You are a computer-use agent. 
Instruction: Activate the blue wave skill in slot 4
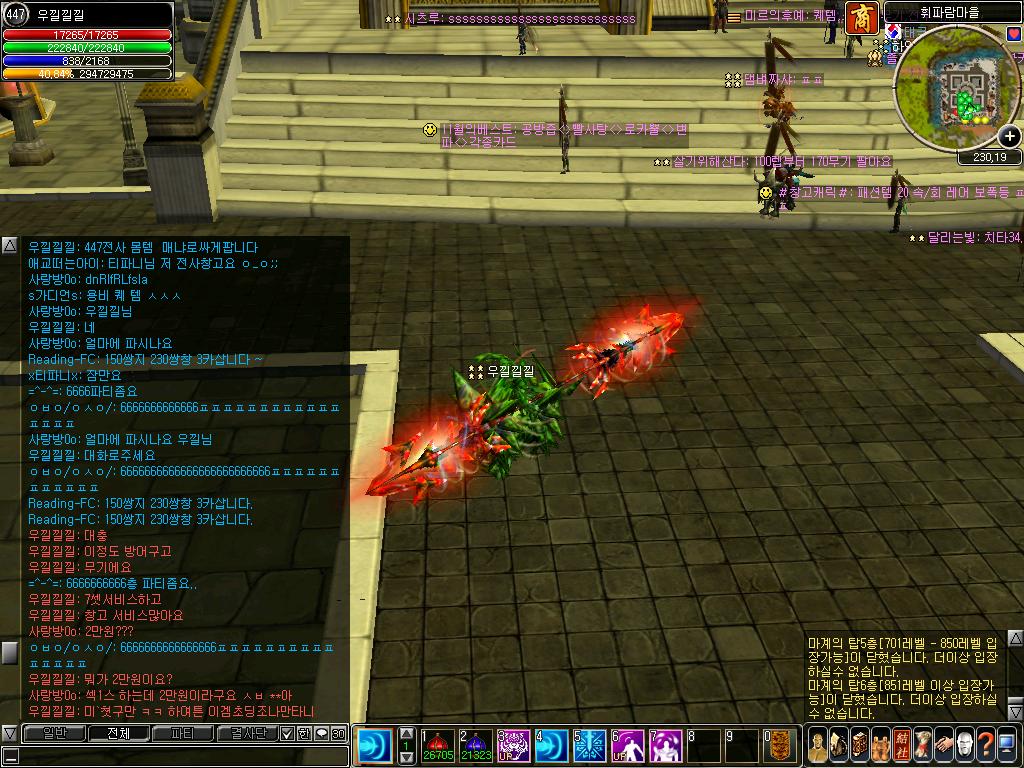pyautogui.click(x=551, y=746)
